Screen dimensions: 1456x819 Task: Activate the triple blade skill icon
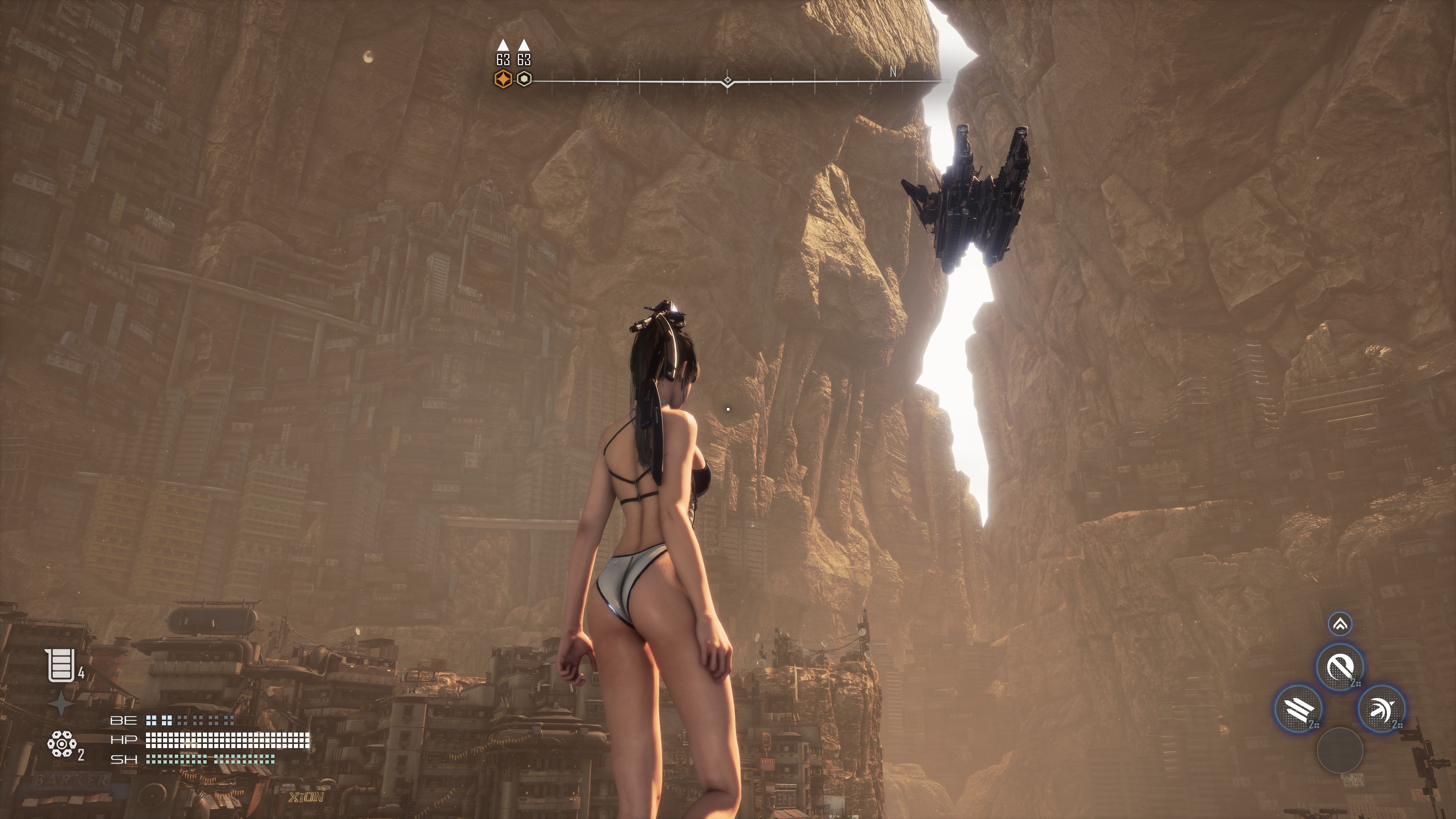[x=1298, y=708]
